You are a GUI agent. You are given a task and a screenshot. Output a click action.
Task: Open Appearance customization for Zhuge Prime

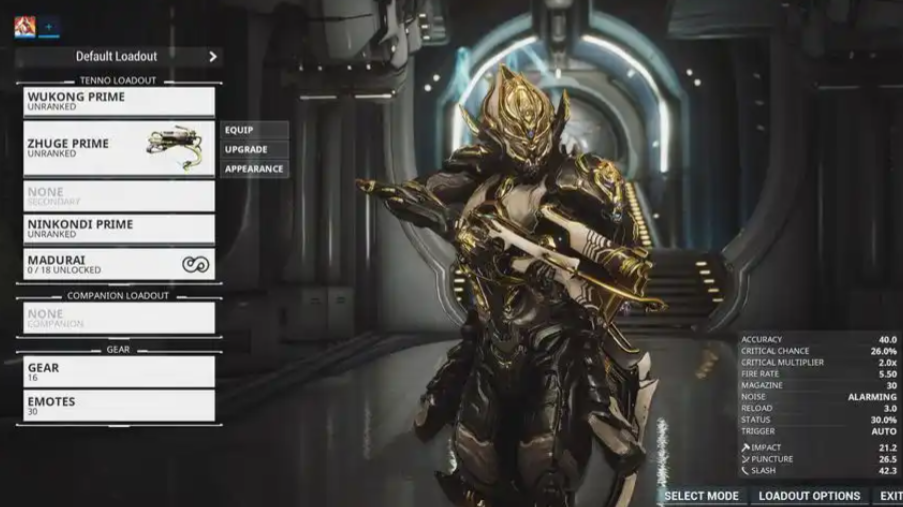(x=255, y=169)
